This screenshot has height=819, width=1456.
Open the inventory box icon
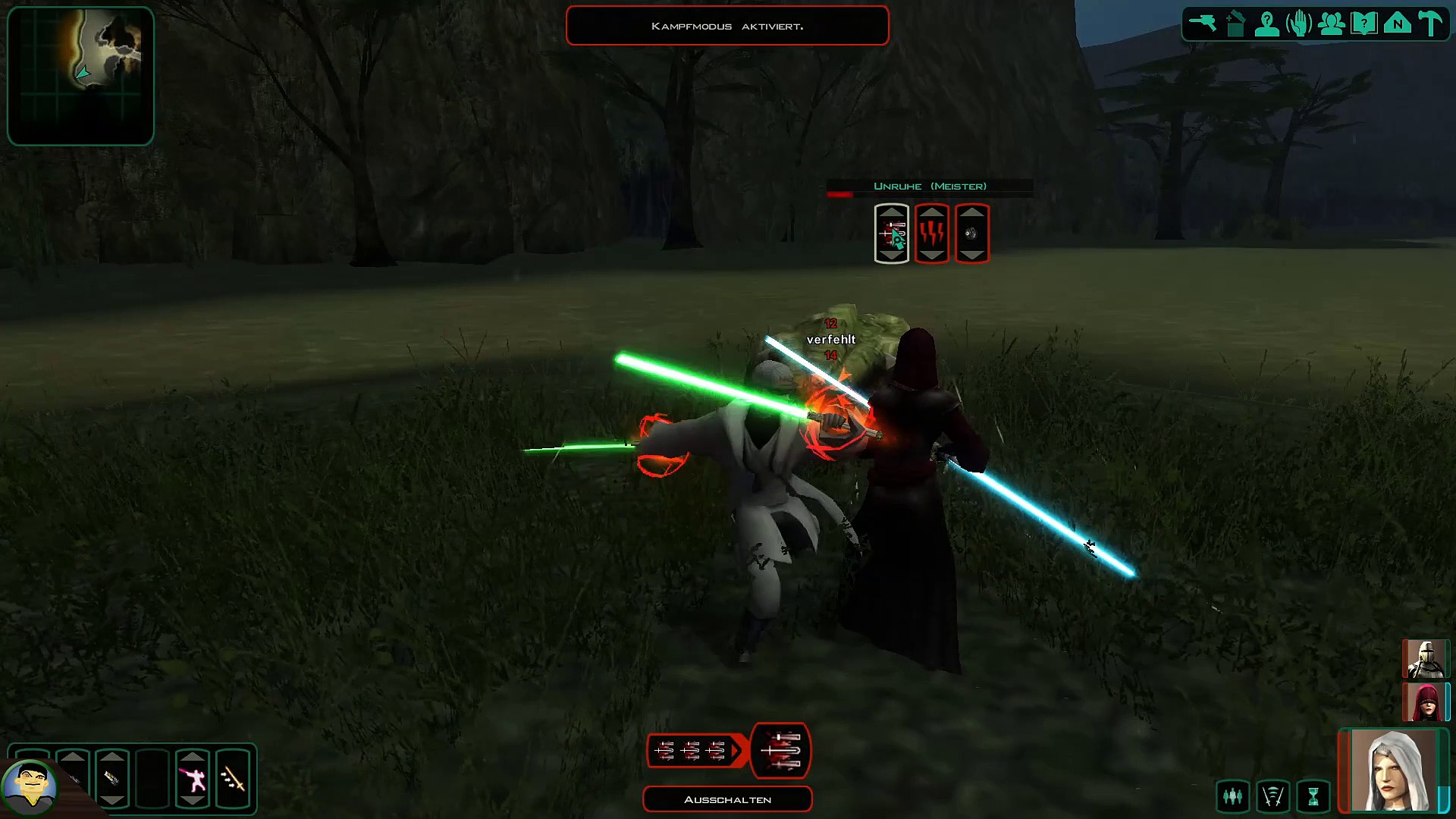coord(1235,24)
